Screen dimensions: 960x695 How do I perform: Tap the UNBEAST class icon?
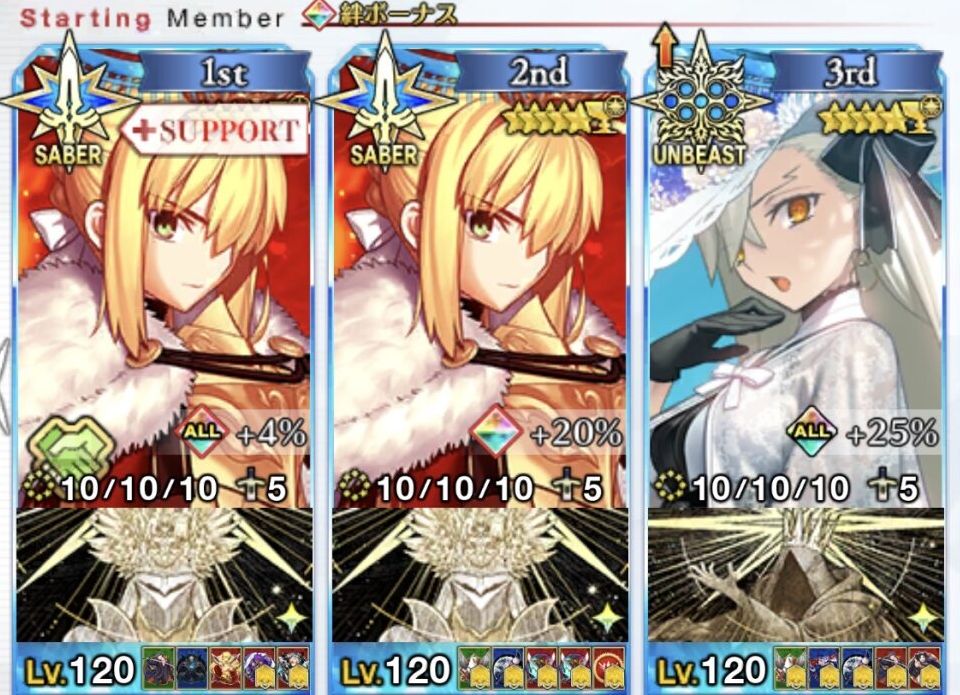701,102
